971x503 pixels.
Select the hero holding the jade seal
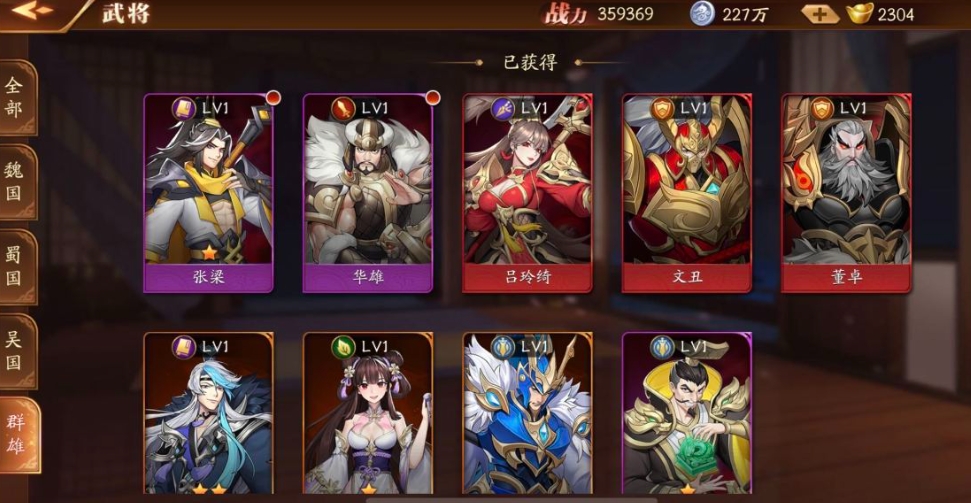686,414
